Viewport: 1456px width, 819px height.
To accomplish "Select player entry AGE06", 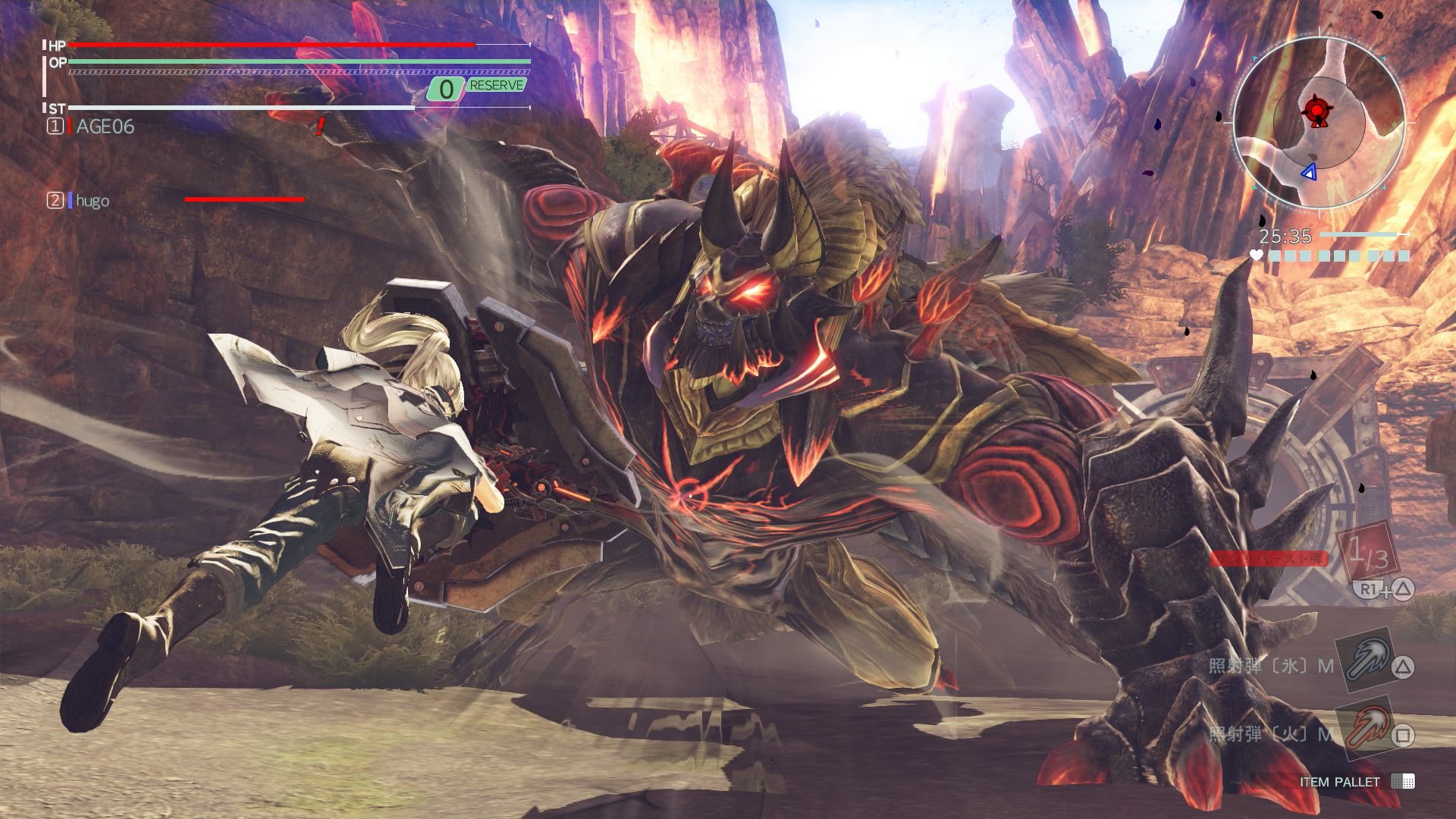I will click(x=105, y=127).
